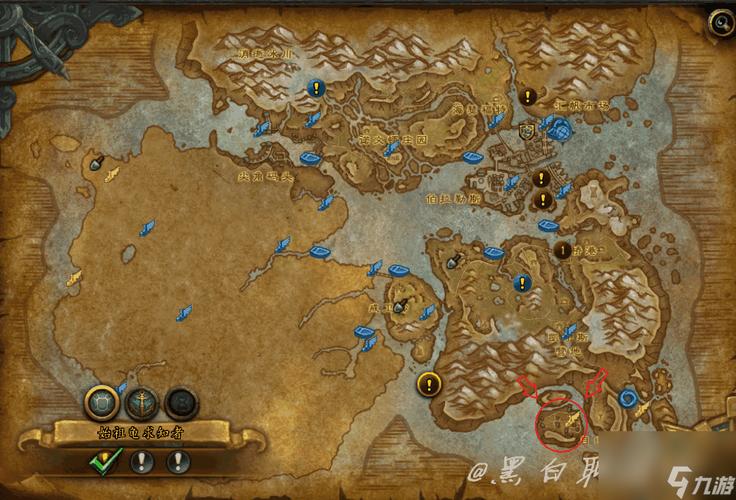736x500 pixels.
Task: Select the blue ring marker on southeast shore
Action: [628, 397]
